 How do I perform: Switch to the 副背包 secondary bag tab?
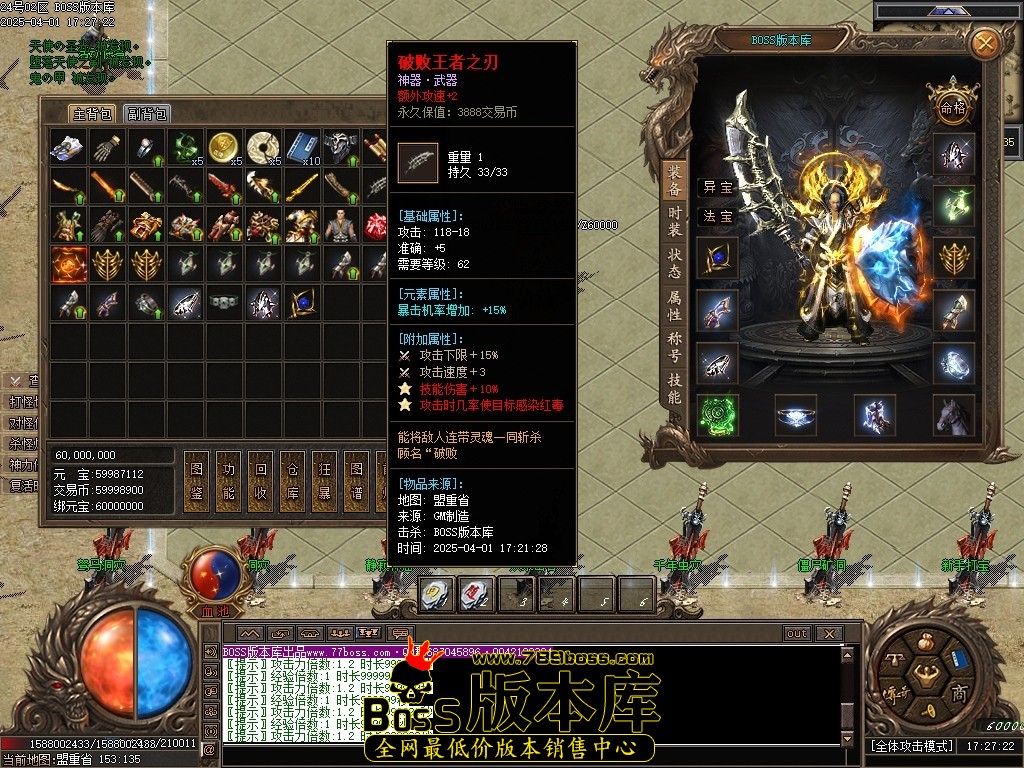point(147,114)
